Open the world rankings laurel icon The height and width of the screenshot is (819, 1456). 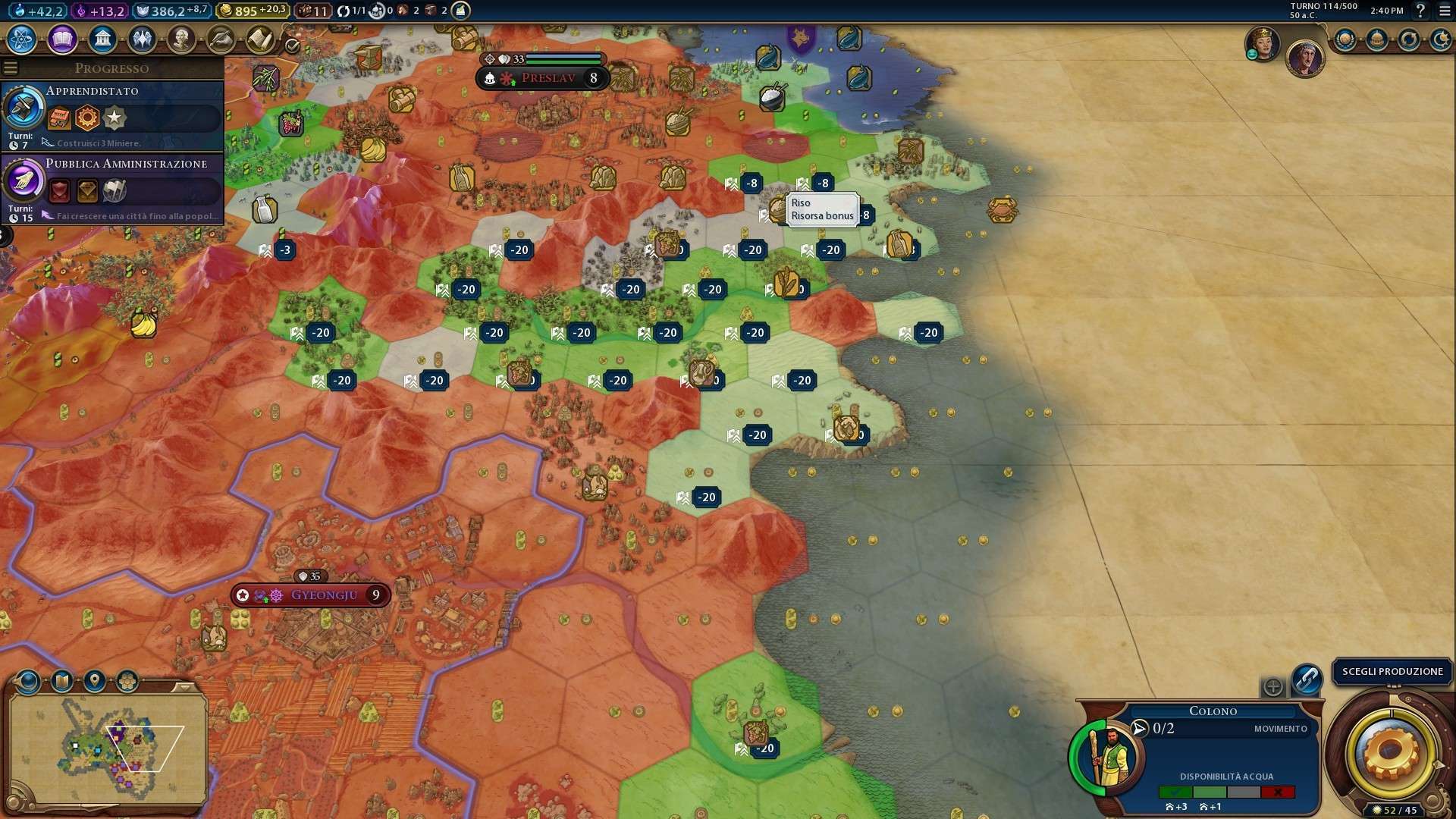point(1345,39)
